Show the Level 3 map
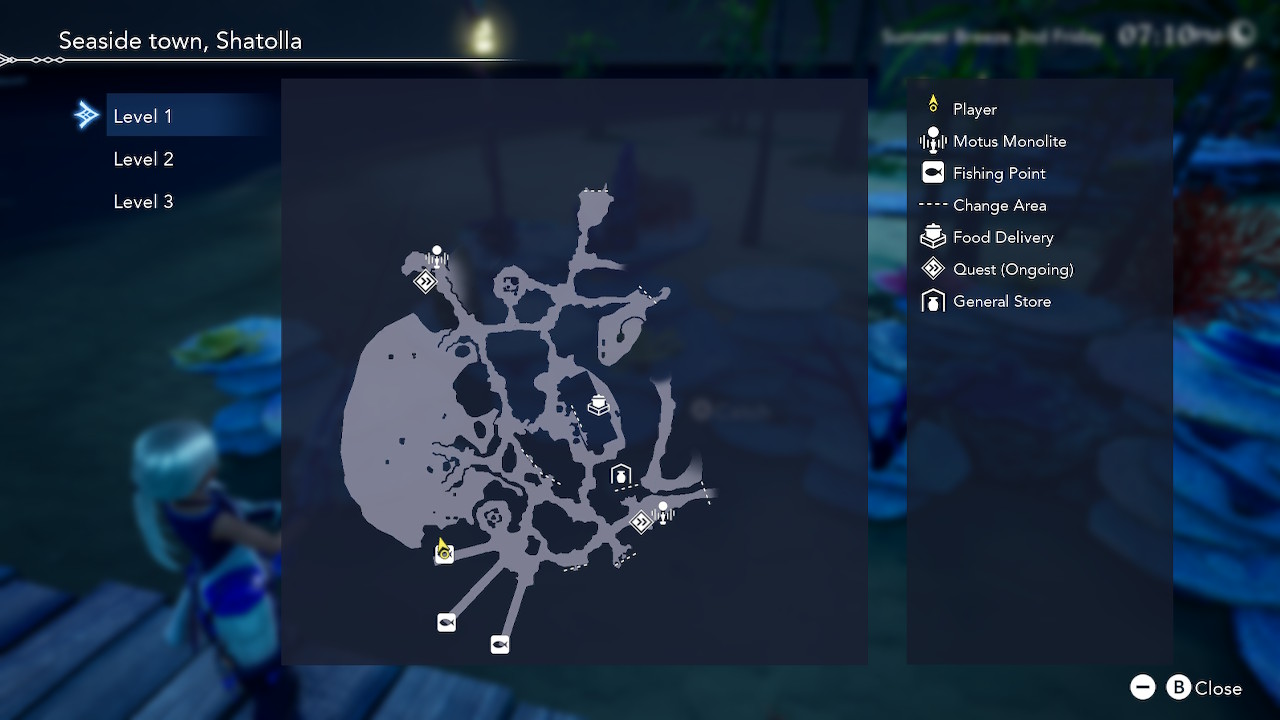 coord(143,202)
